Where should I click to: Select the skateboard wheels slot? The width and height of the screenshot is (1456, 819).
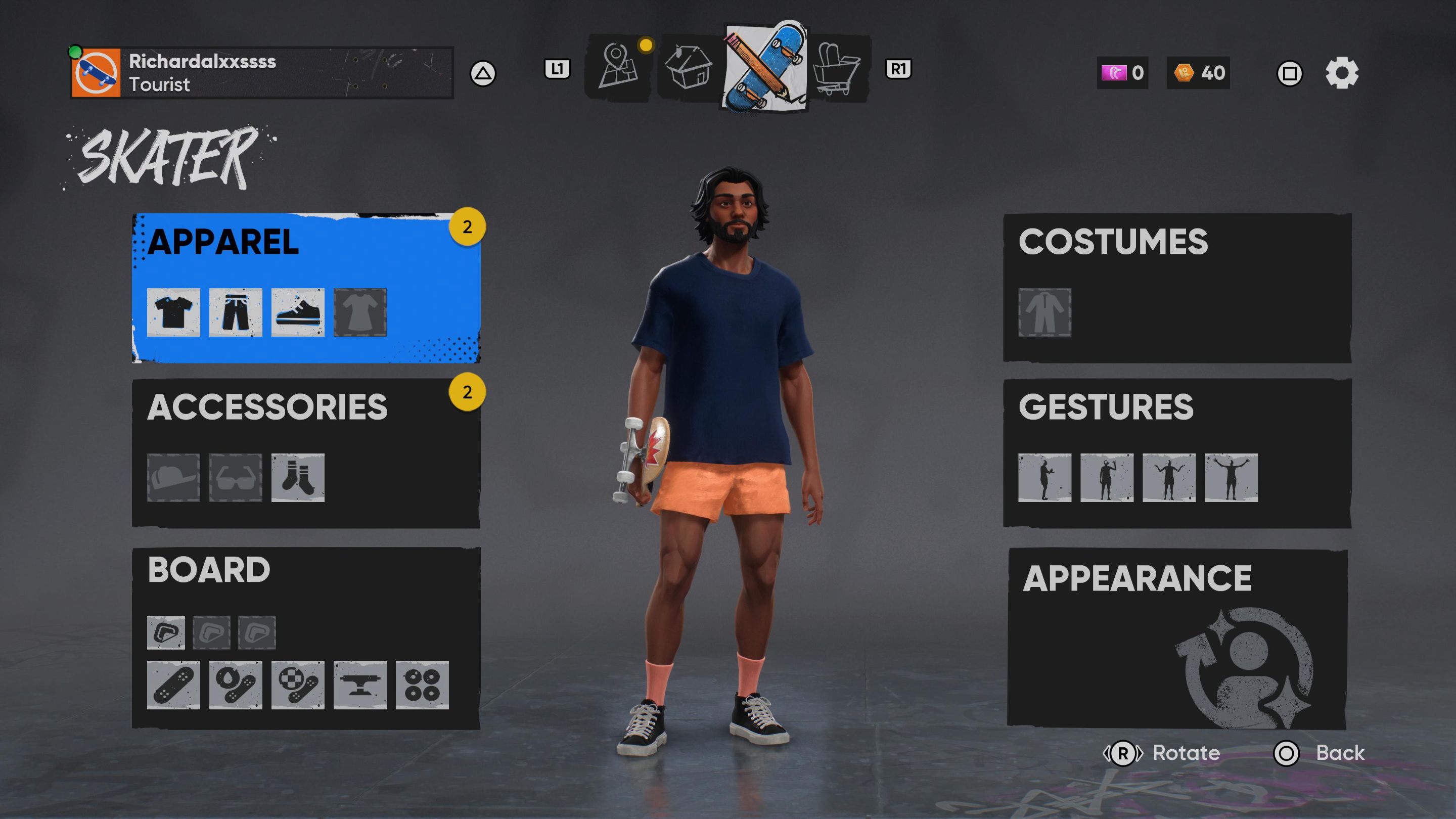(422, 685)
